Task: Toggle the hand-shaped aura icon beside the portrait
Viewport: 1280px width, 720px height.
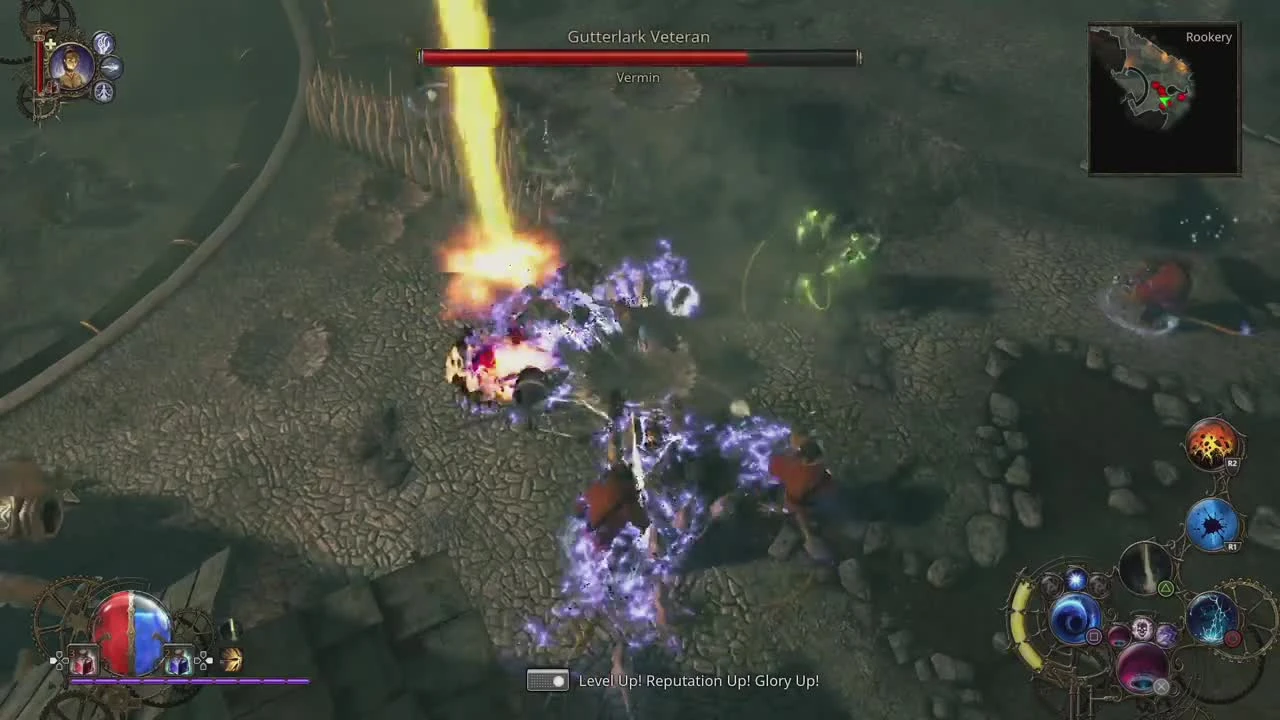Action: (x=105, y=45)
